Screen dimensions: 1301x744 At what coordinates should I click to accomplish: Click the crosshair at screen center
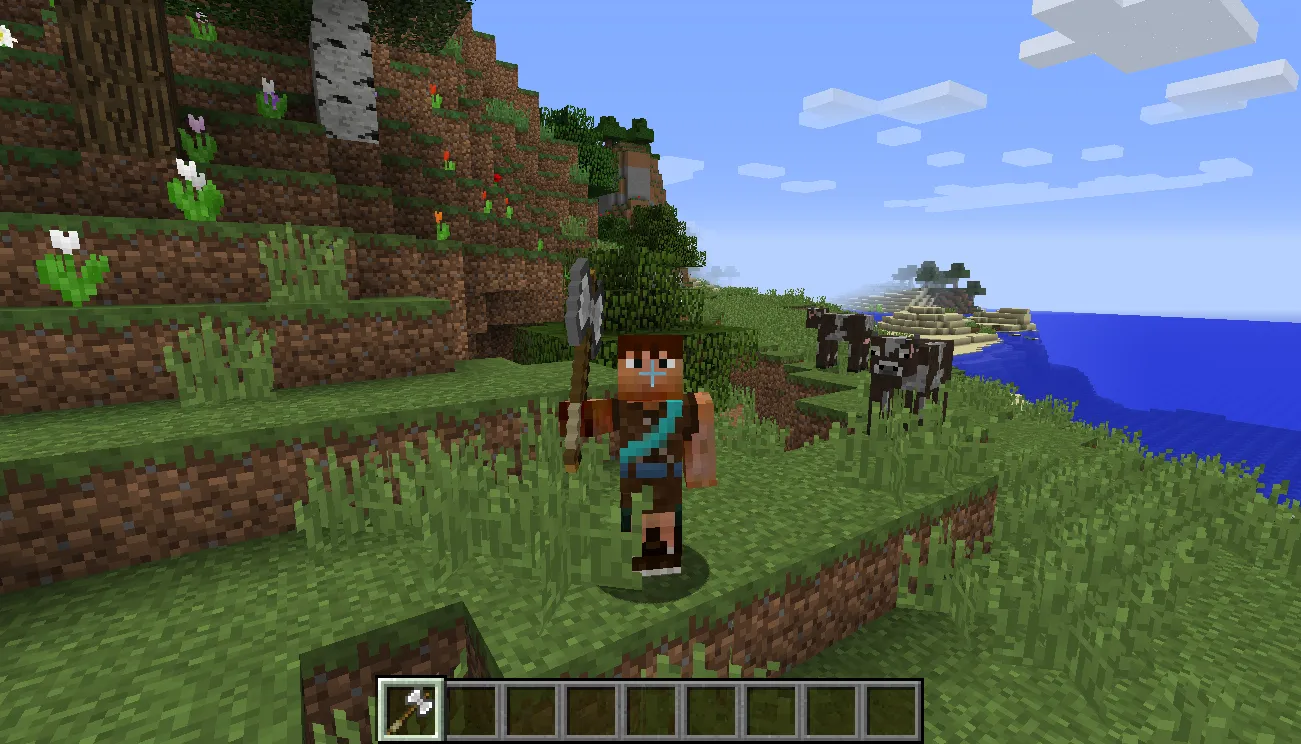[650, 372]
